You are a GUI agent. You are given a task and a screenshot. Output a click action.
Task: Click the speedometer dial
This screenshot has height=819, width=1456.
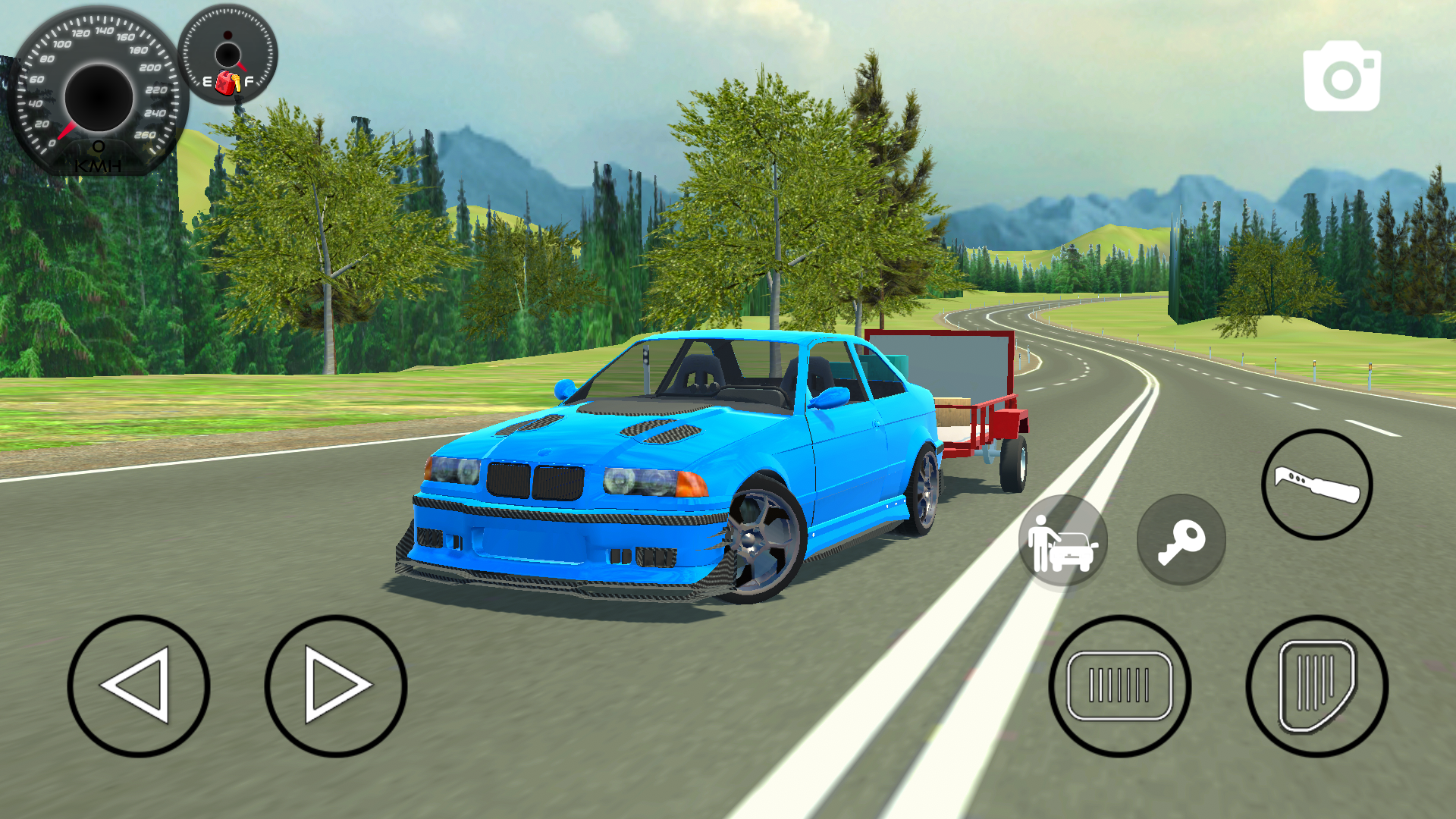(x=97, y=97)
